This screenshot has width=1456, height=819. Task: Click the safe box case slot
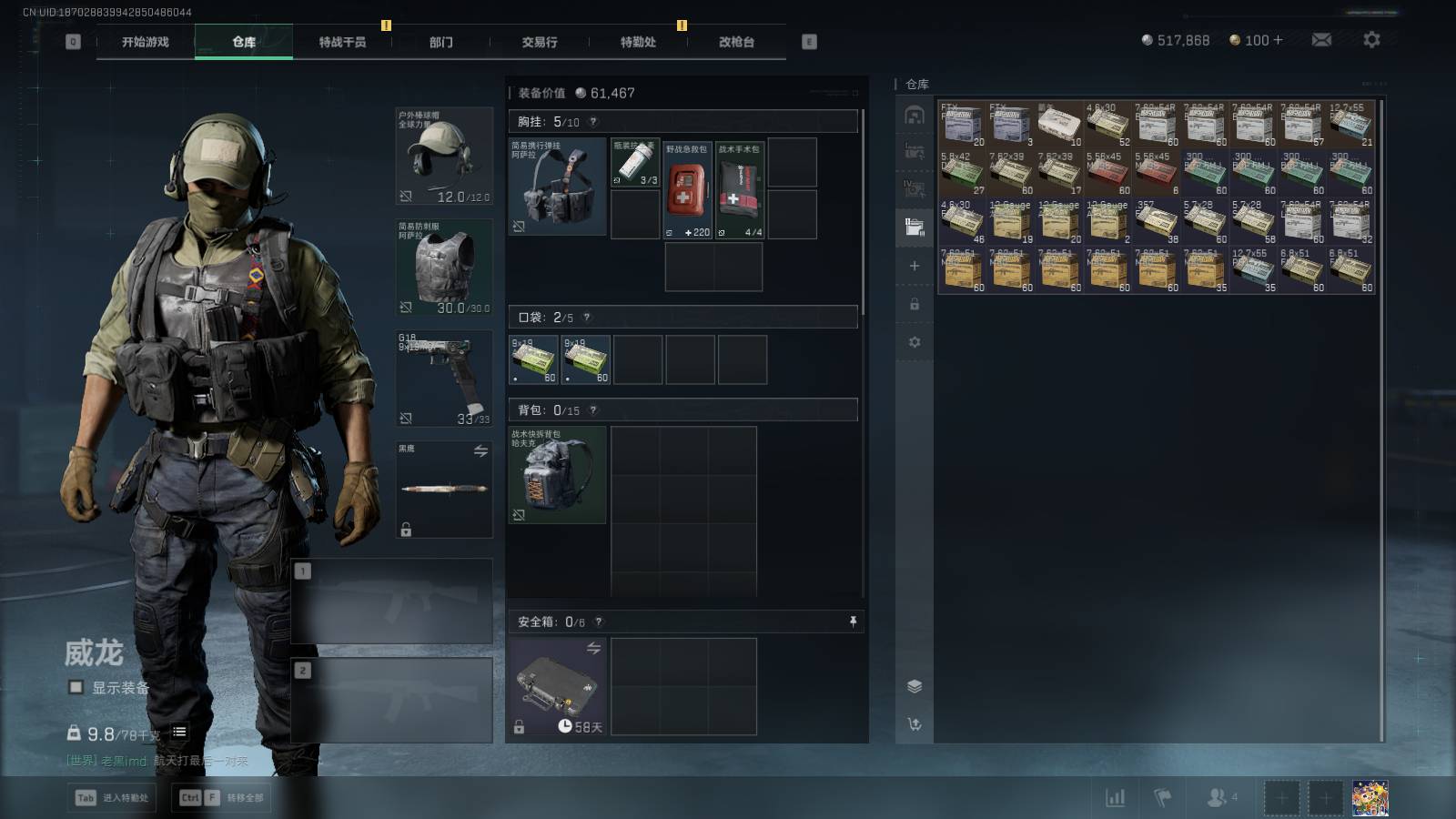coord(557,686)
